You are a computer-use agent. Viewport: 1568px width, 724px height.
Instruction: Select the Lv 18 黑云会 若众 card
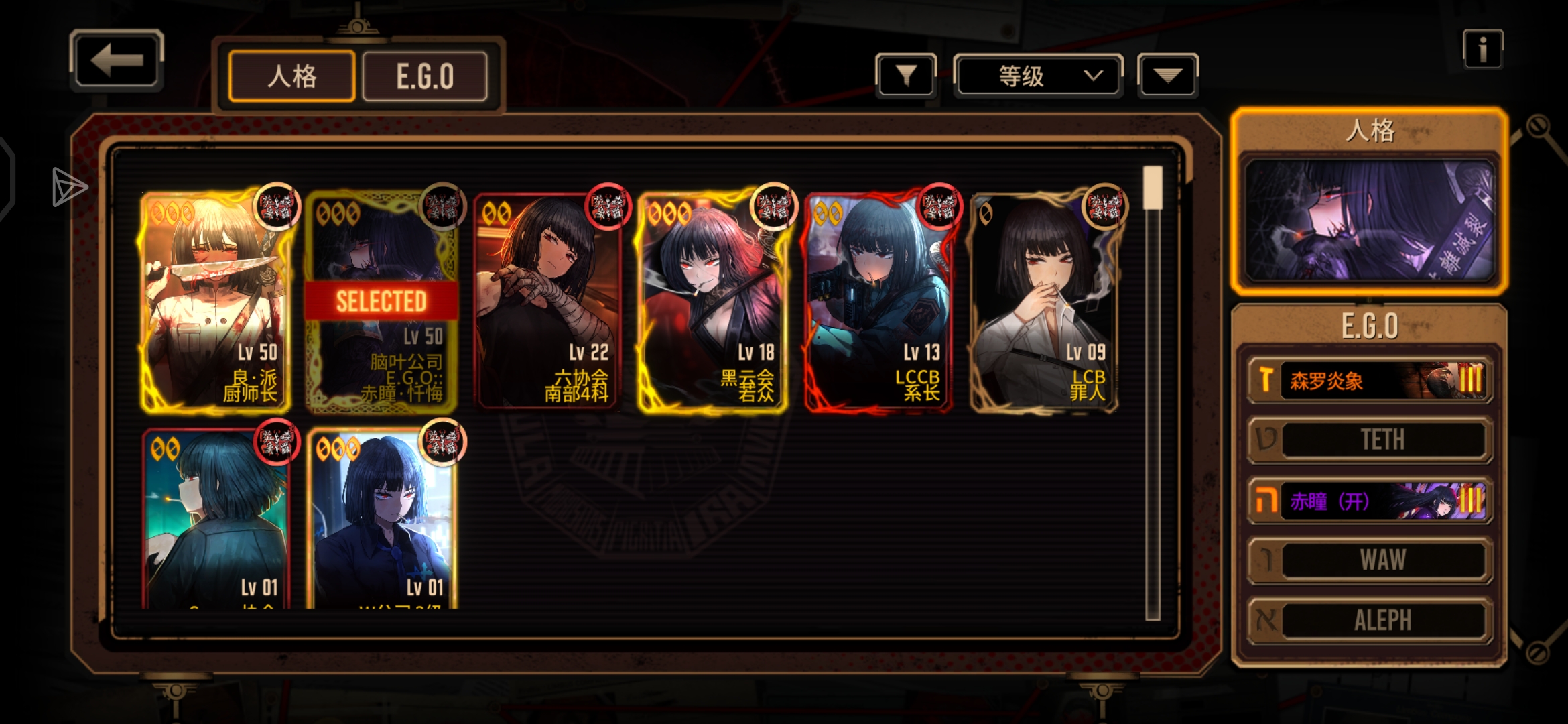click(712, 302)
